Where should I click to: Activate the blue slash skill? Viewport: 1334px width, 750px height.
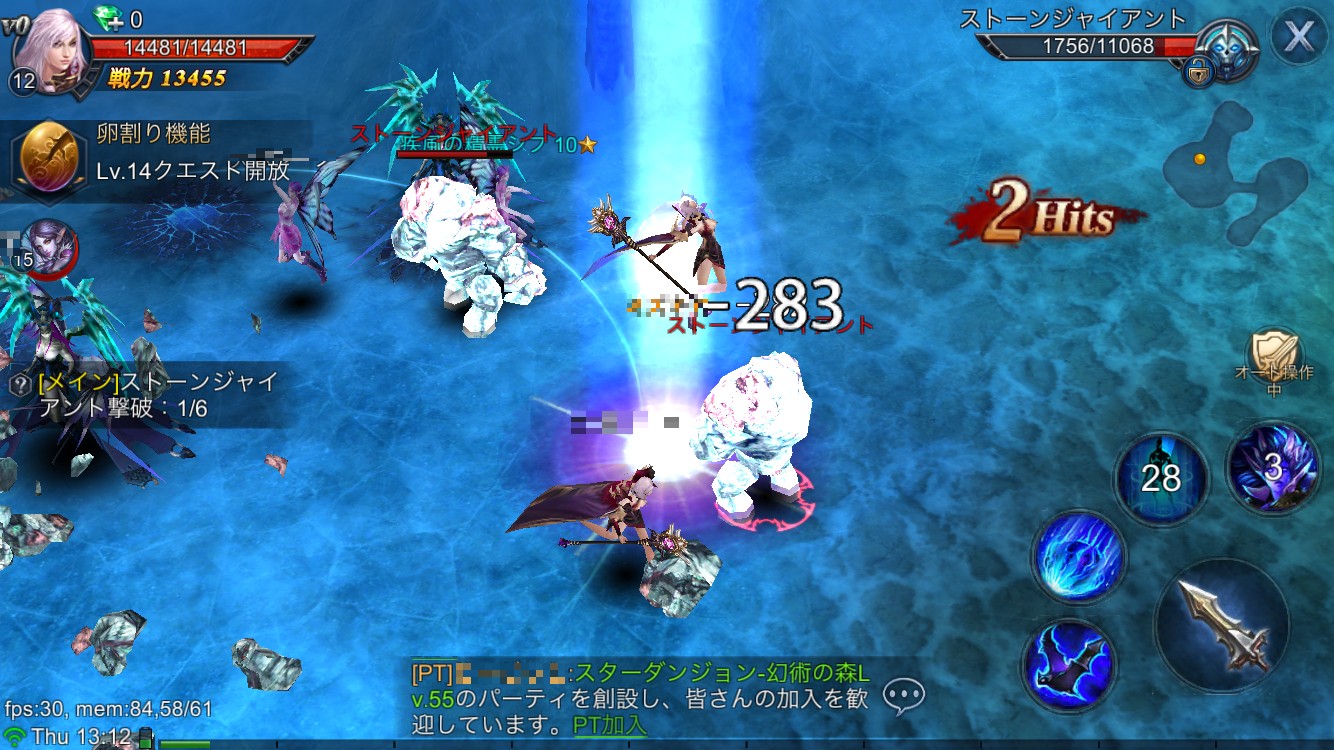[1079, 558]
